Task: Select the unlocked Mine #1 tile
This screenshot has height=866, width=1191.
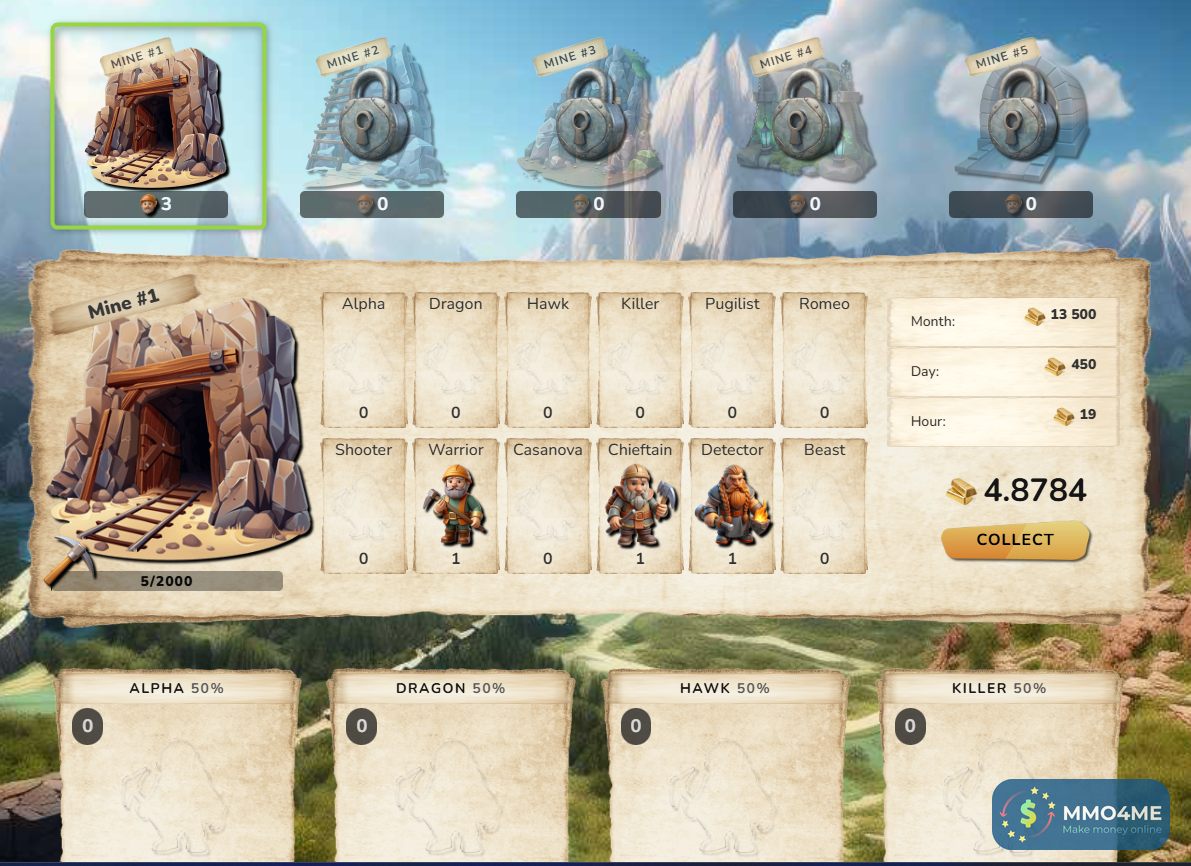Action: (159, 125)
